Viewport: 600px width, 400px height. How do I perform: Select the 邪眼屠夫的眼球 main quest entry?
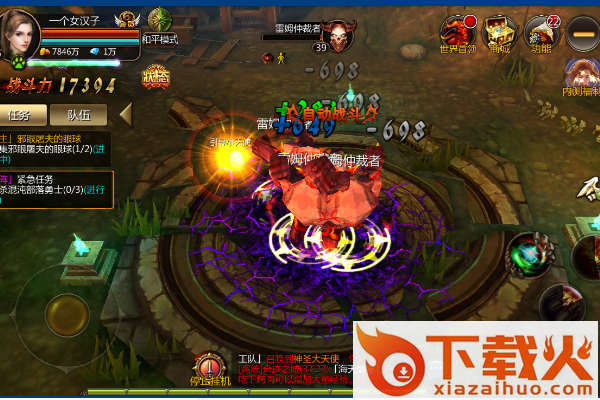pos(55,149)
